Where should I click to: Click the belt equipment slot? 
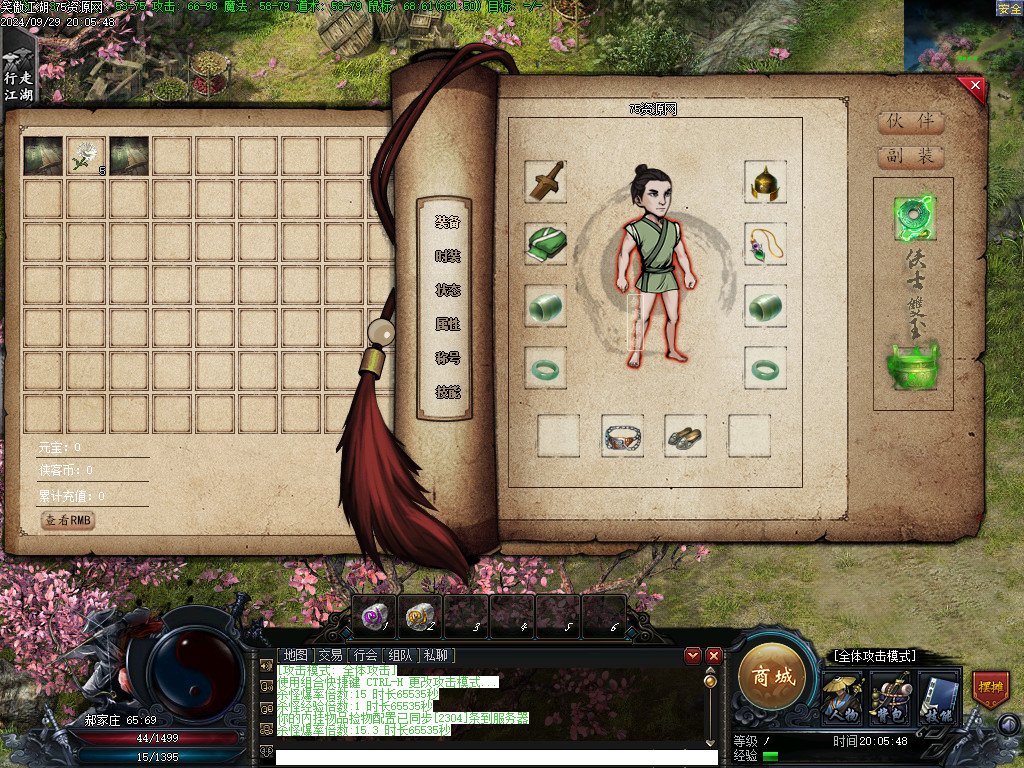(622, 436)
